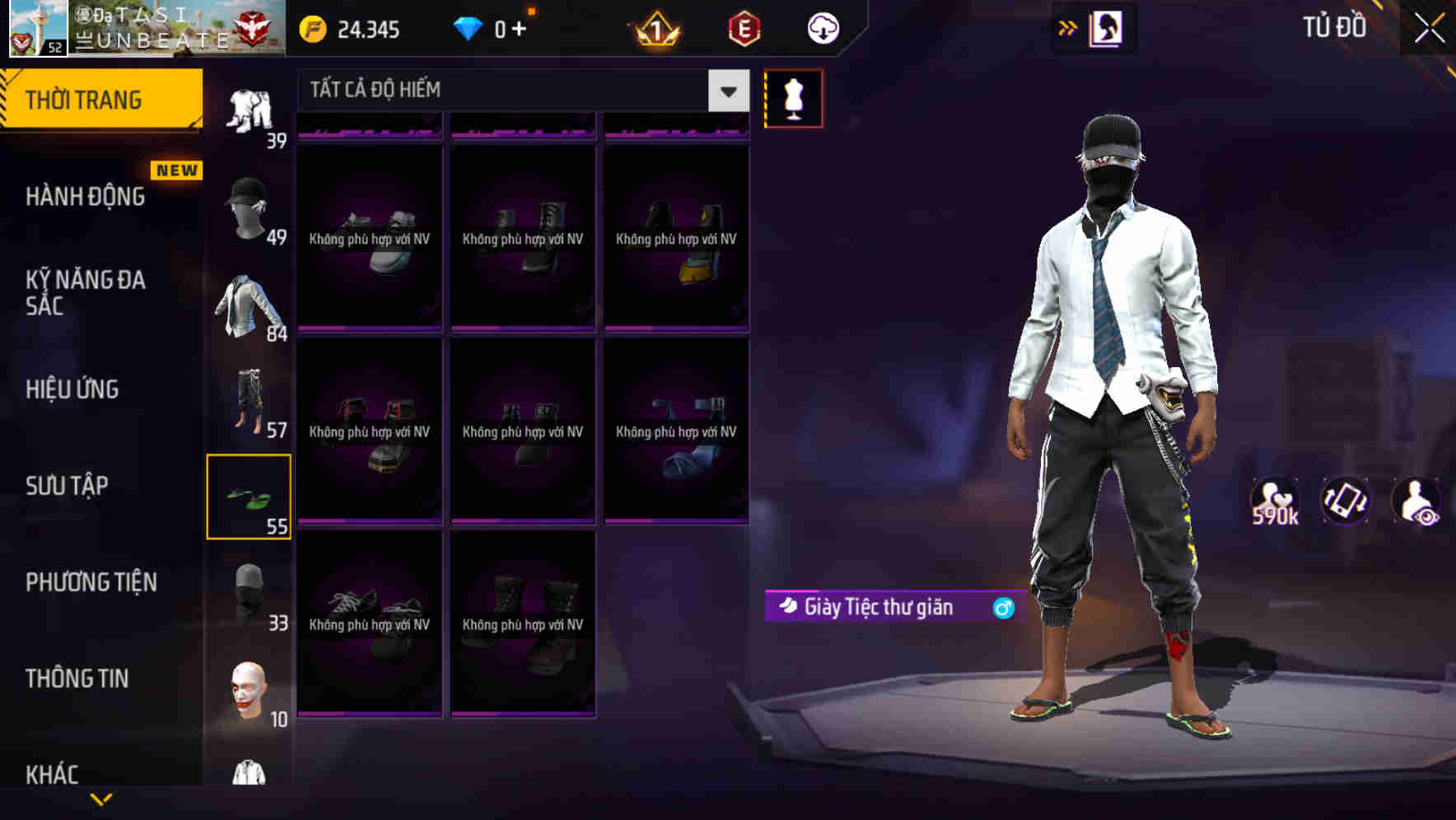Expand more categories with the bottom chevron
Viewport: 1456px width, 820px height.
tap(101, 799)
